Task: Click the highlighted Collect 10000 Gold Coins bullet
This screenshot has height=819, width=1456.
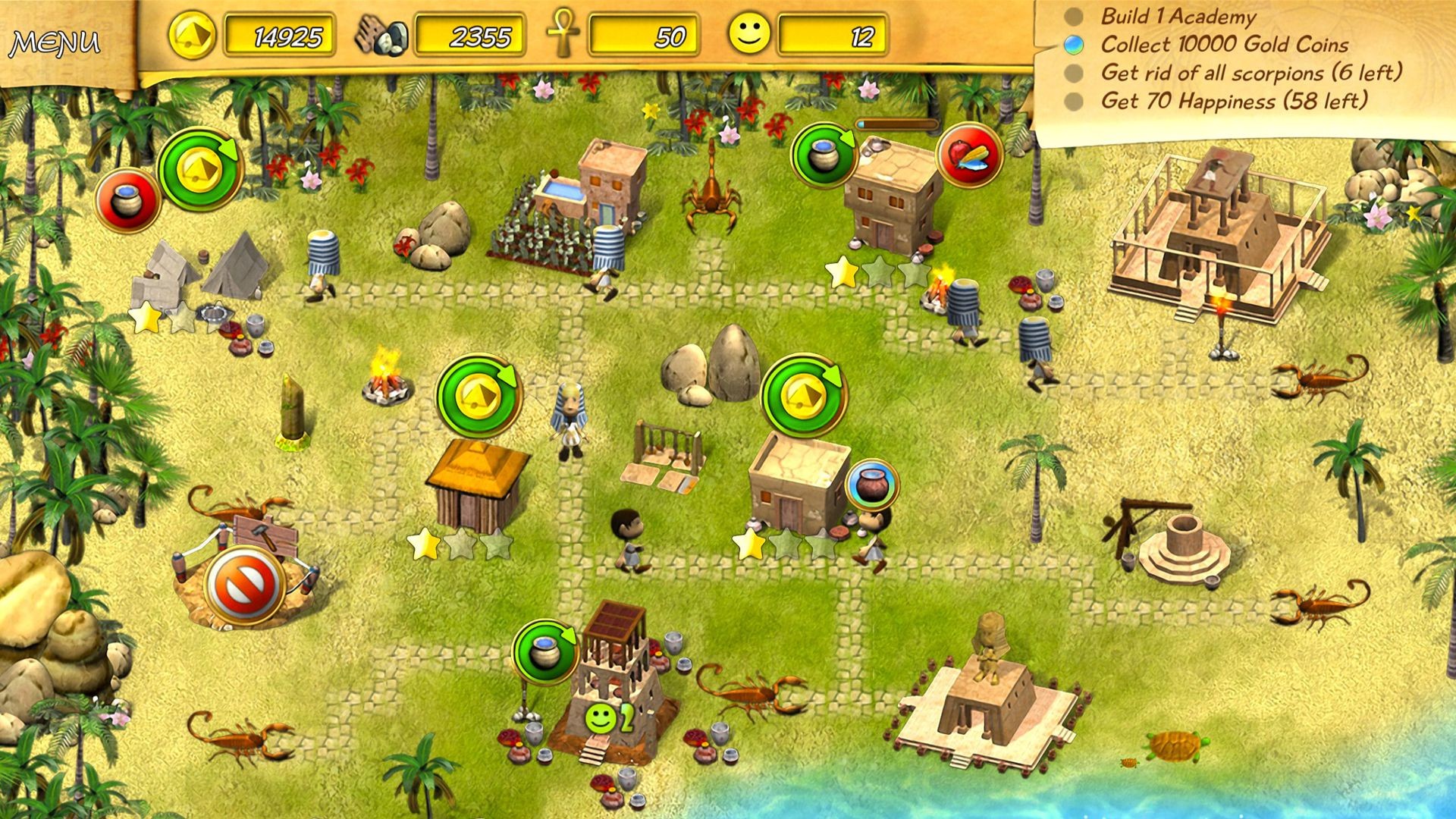Action: [1072, 45]
